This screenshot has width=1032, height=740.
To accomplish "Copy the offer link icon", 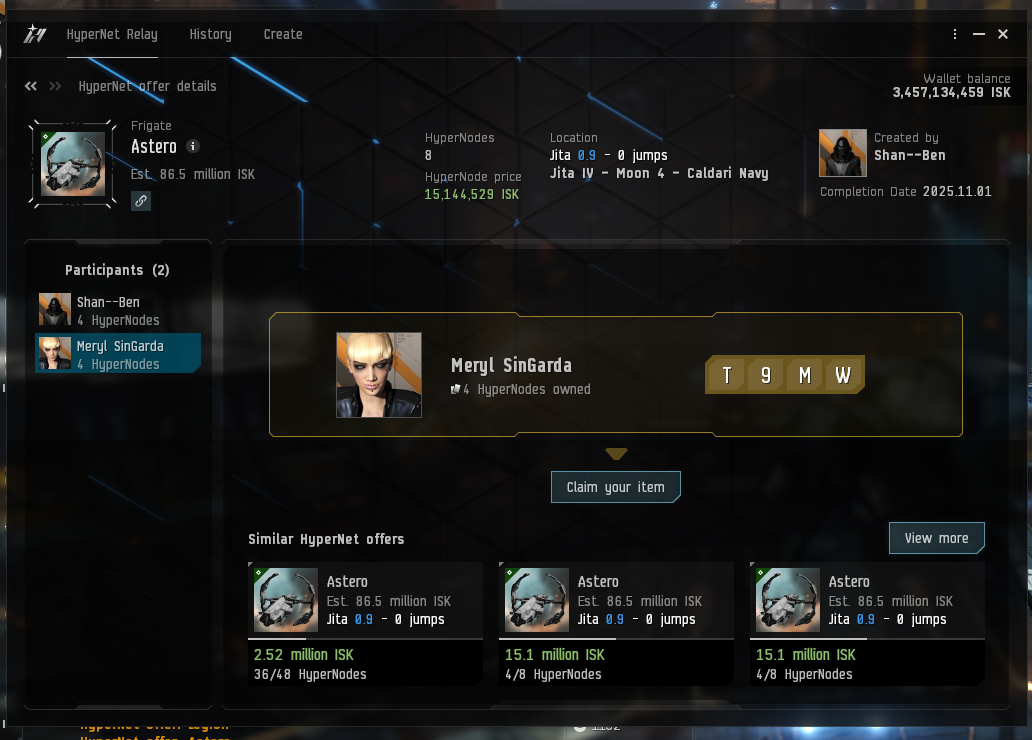I will 141,201.
